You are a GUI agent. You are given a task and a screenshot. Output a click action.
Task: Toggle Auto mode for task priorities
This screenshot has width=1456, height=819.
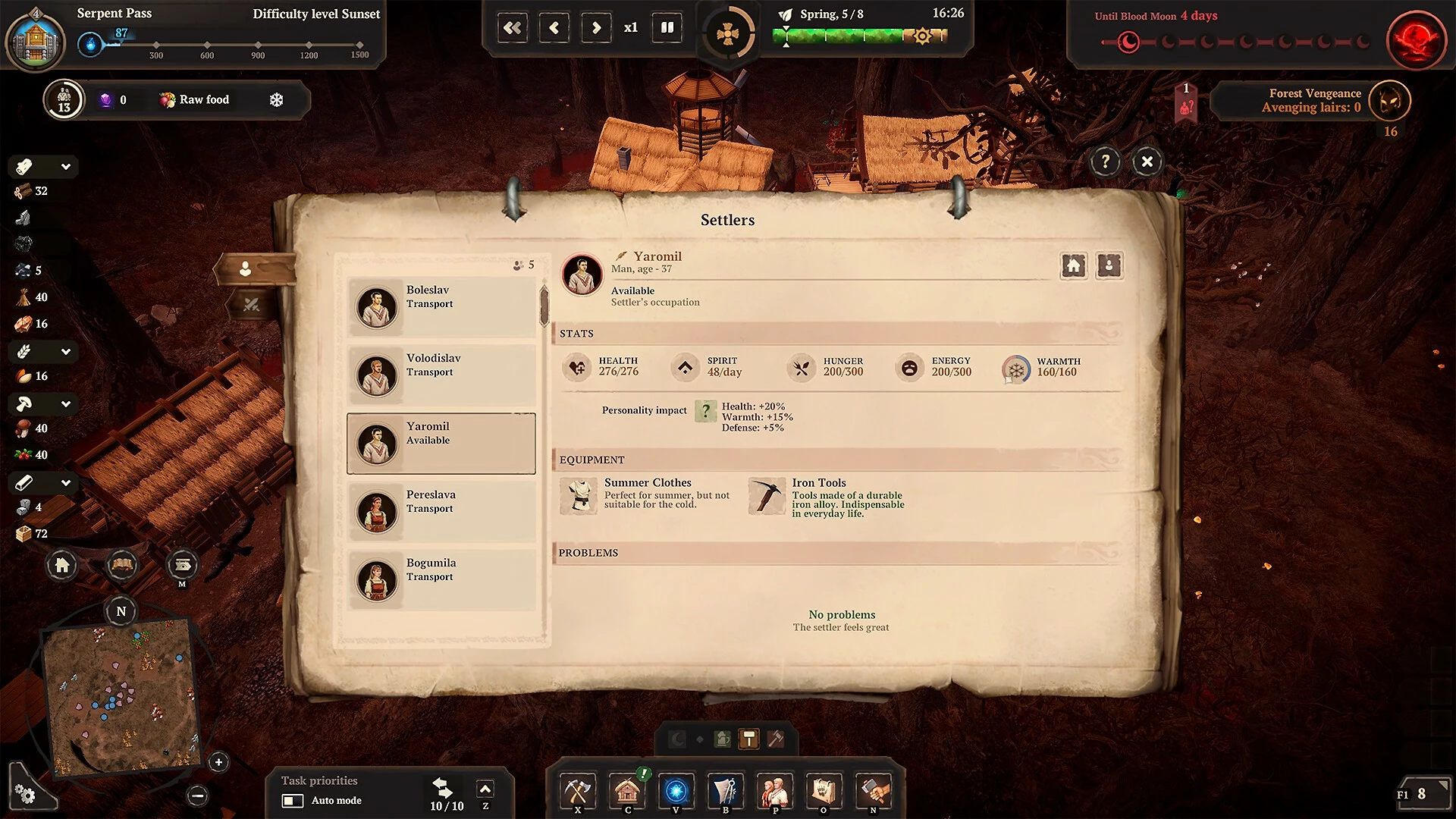(x=293, y=801)
